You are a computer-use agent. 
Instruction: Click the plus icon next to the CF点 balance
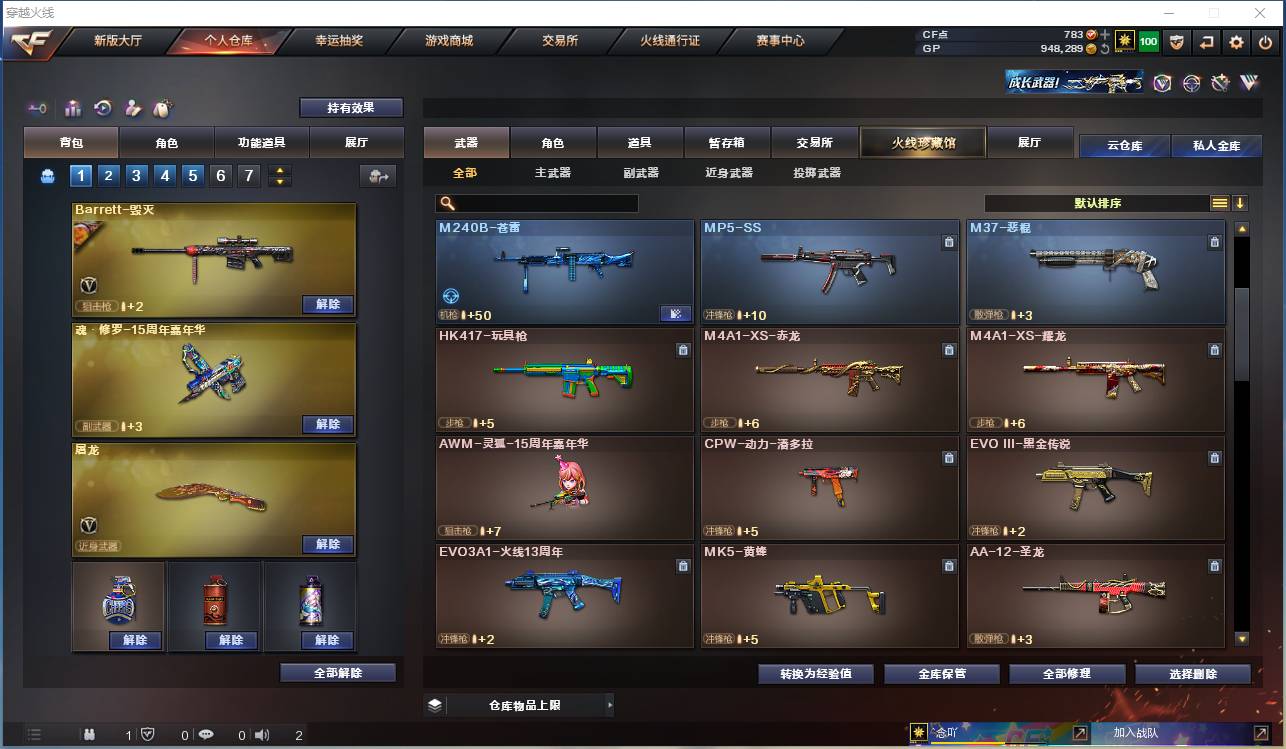coord(1105,34)
